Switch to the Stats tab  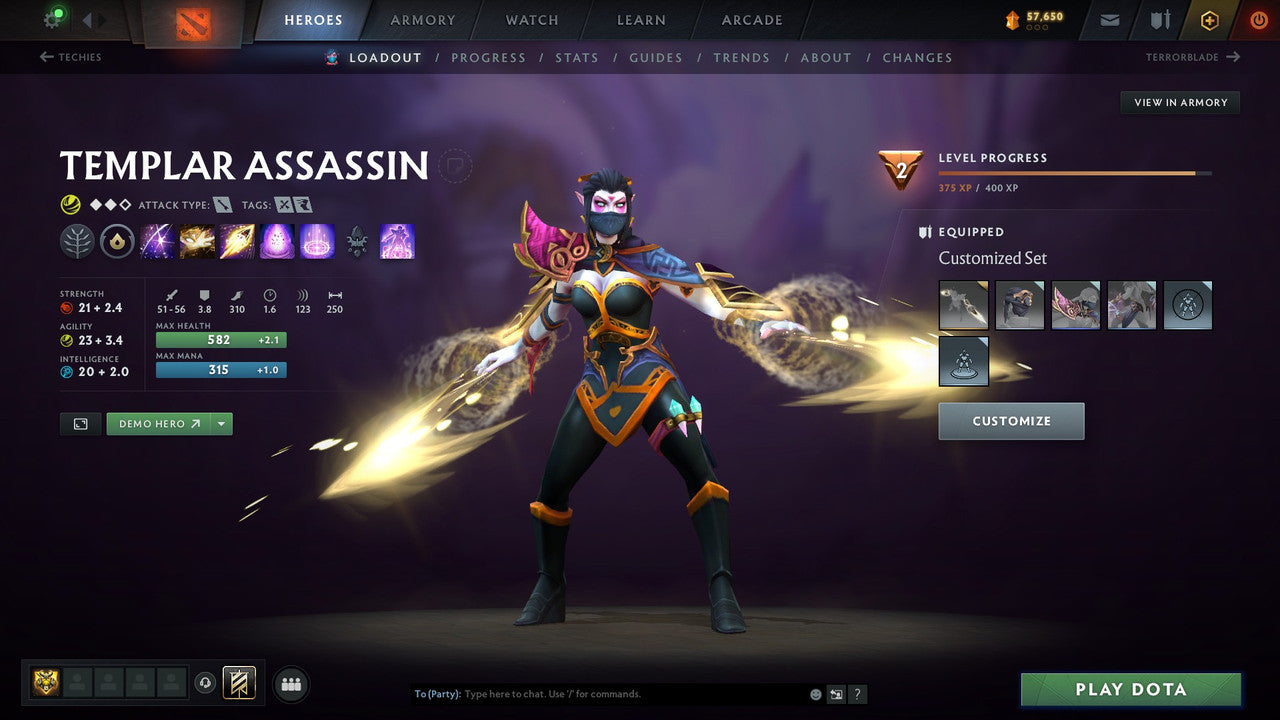tap(577, 57)
